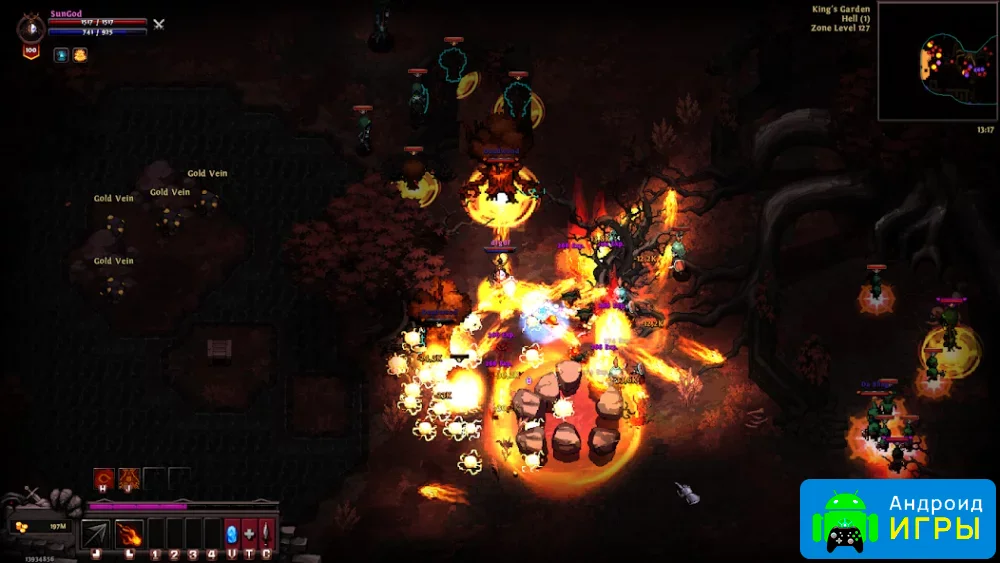Screen dimensions: 1000x563
Task: Open the Android Игры watermark logo
Action: pyautogui.click(x=897, y=517)
